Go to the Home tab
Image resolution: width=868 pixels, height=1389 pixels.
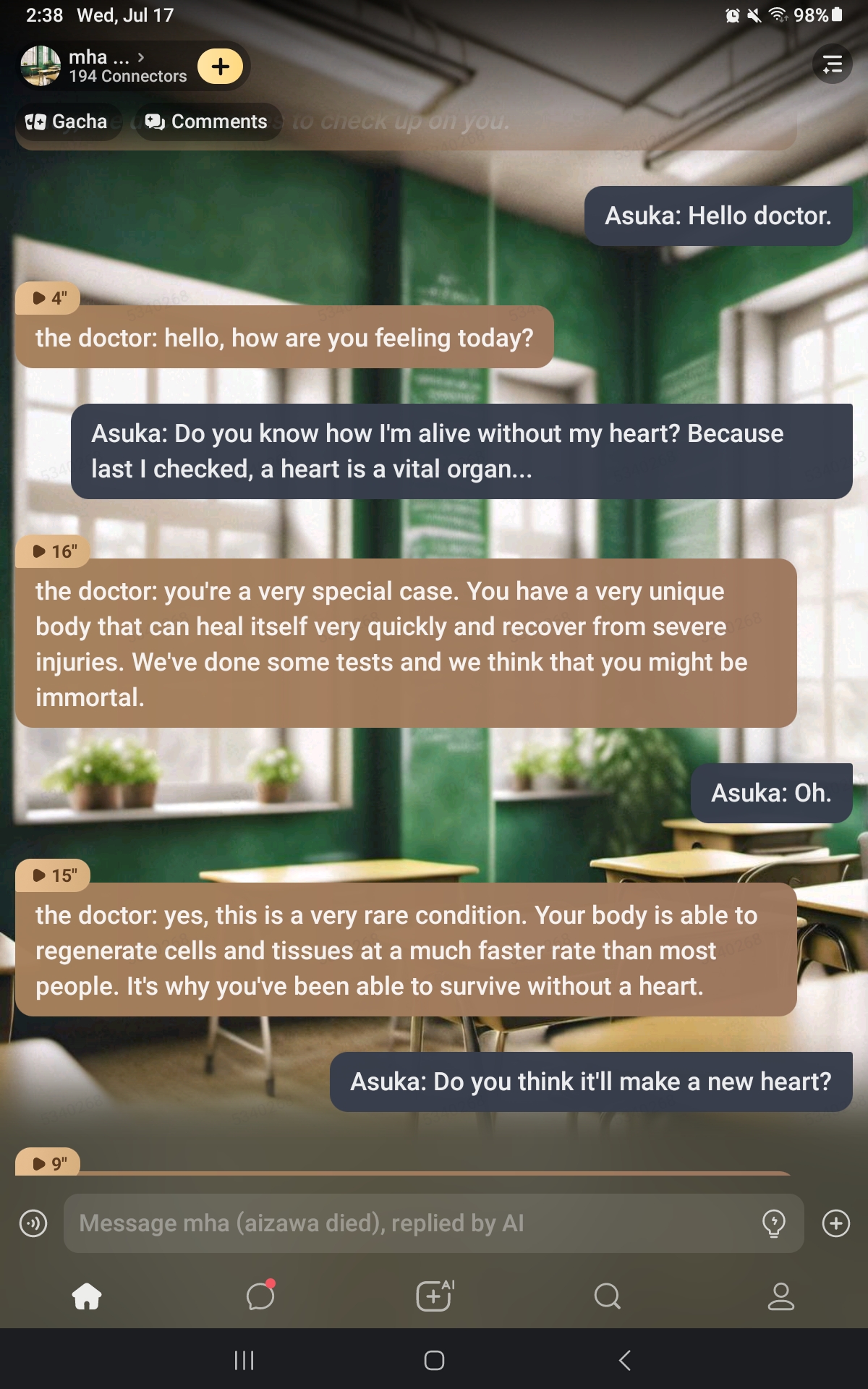tap(87, 1296)
